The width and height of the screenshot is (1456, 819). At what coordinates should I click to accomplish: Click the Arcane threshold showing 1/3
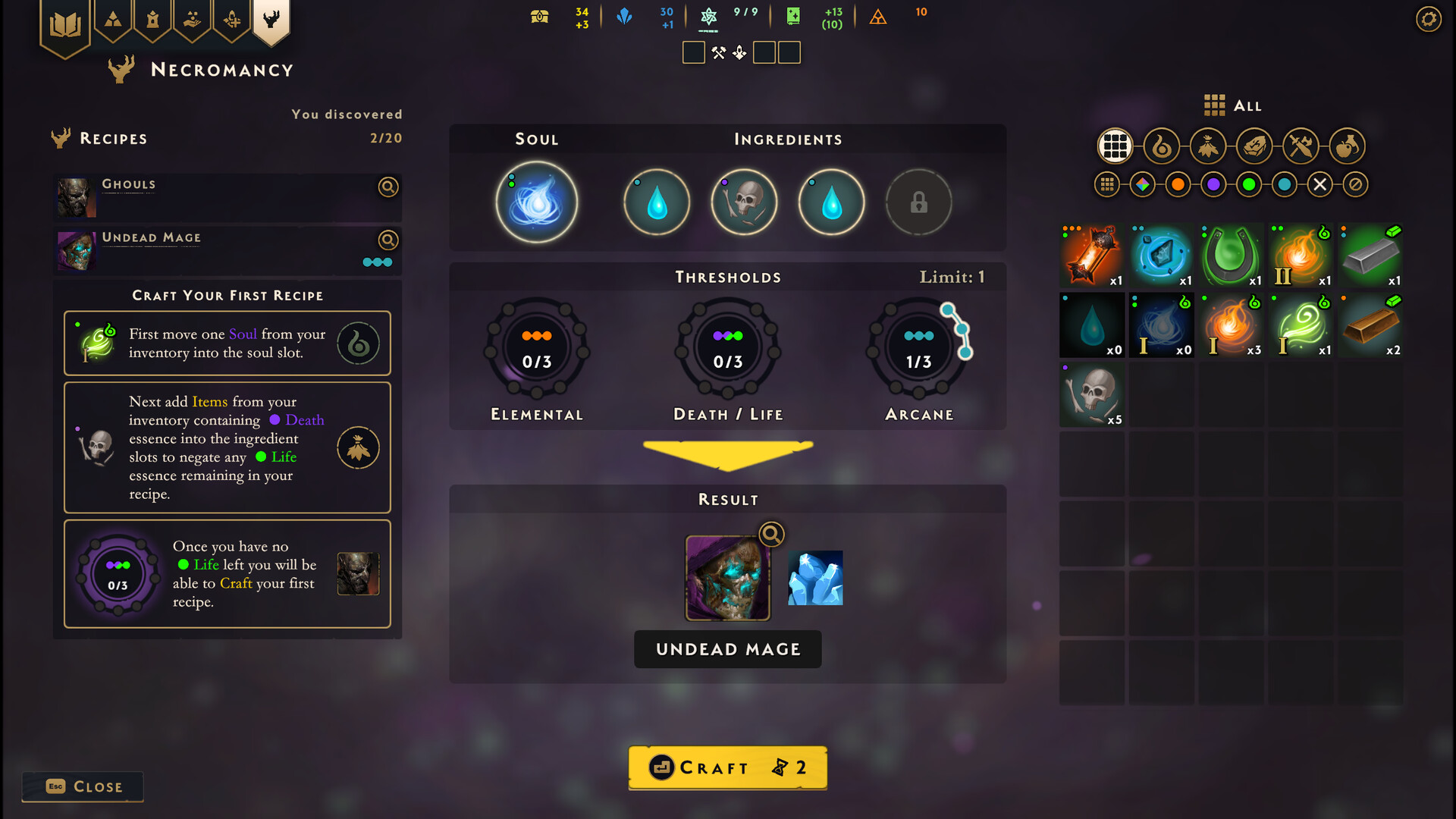pyautogui.click(x=918, y=347)
